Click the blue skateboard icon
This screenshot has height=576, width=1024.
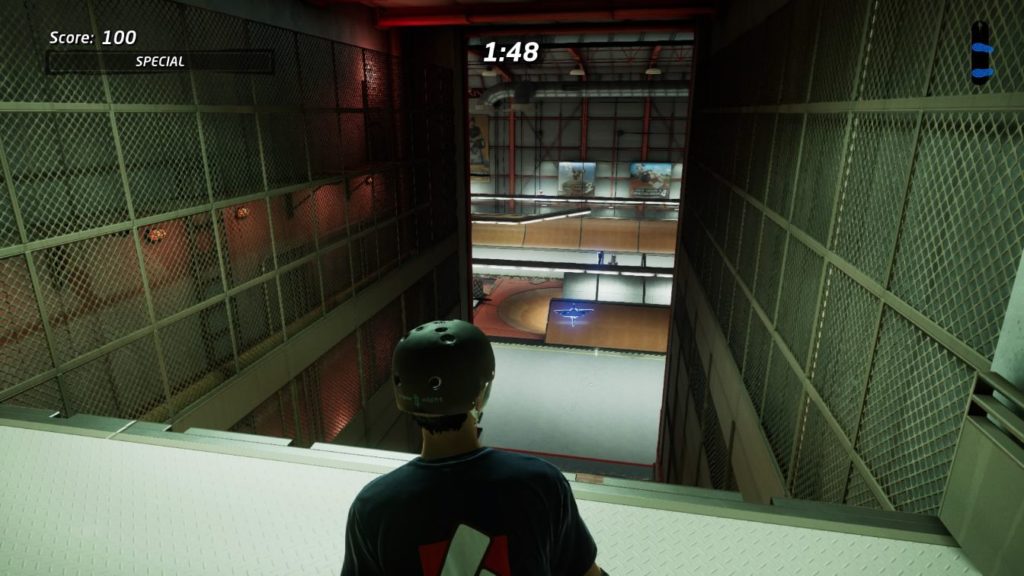[x=983, y=50]
